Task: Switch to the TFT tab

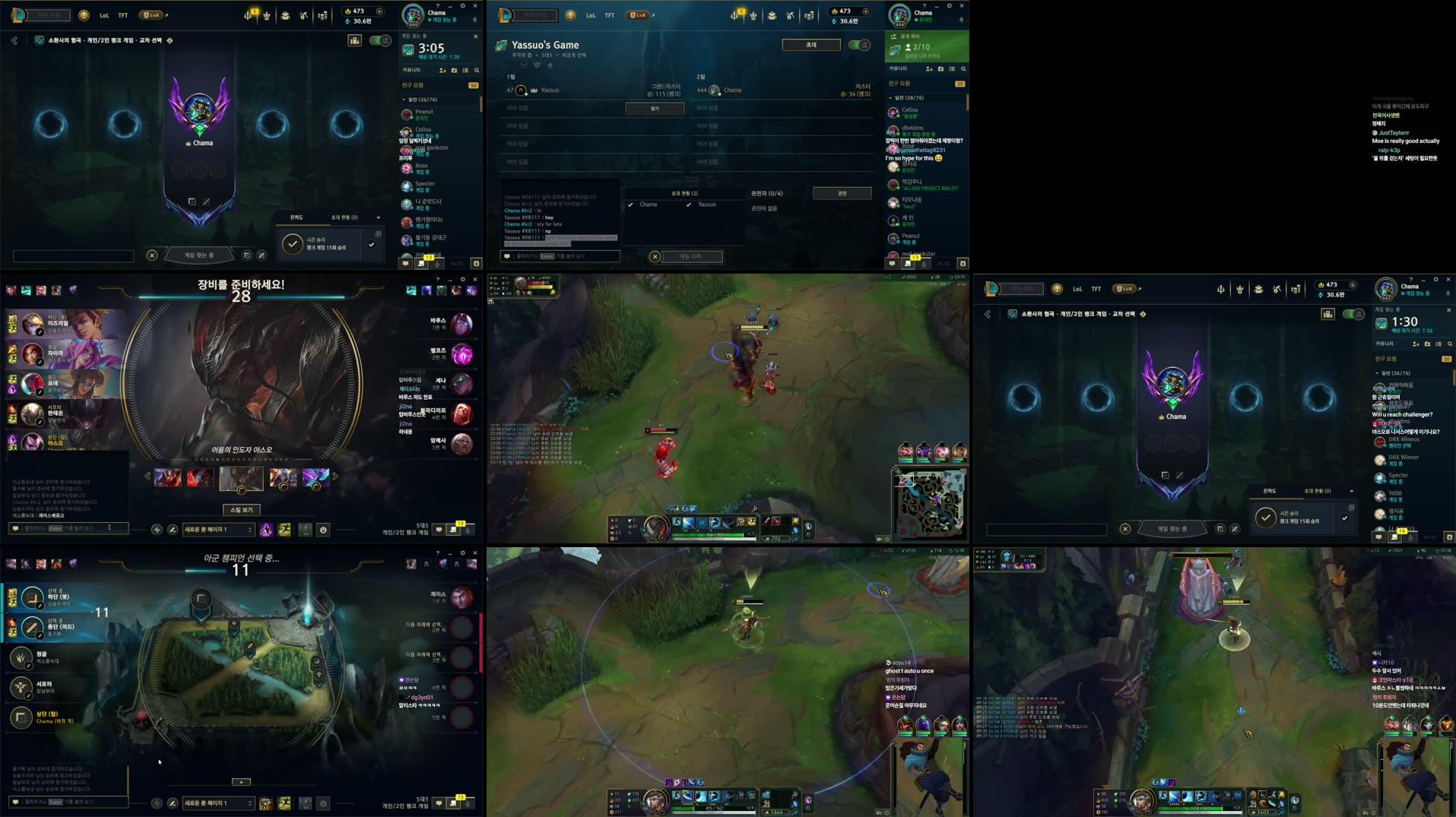Action: 122,14
